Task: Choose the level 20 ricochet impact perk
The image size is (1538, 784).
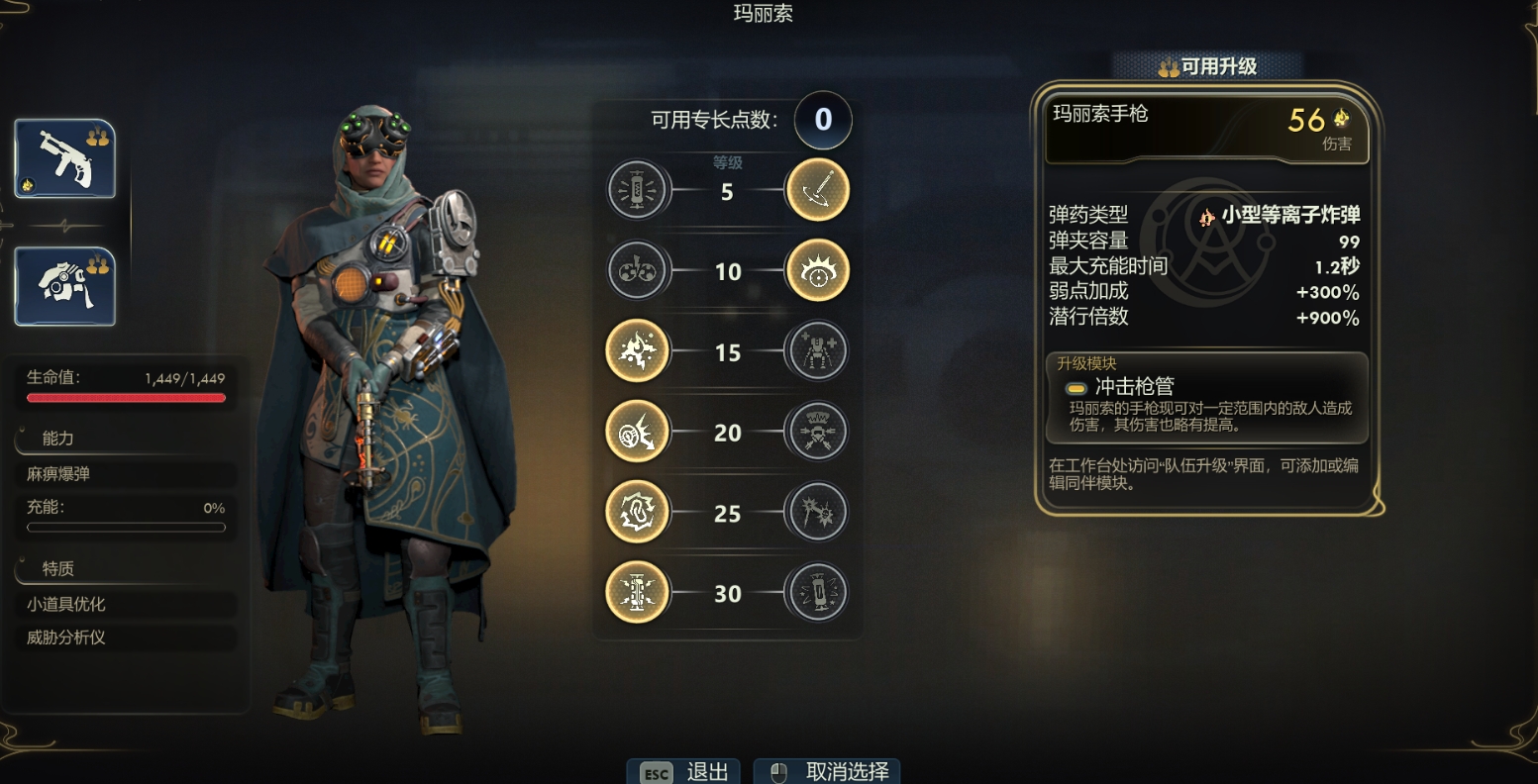Action: click(x=637, y=433)
